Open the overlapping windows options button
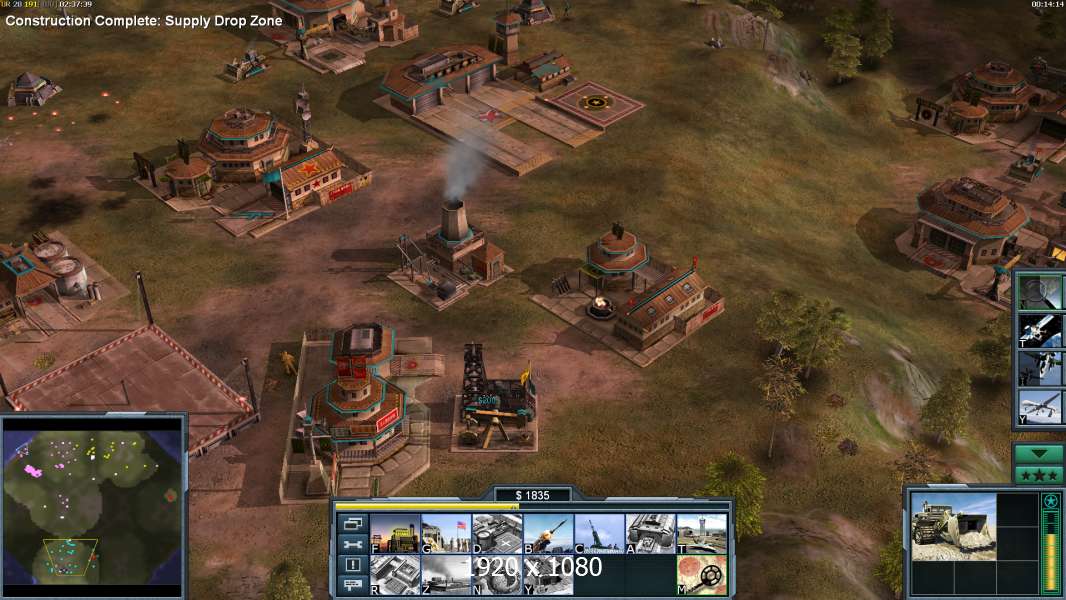 (352, 523)
